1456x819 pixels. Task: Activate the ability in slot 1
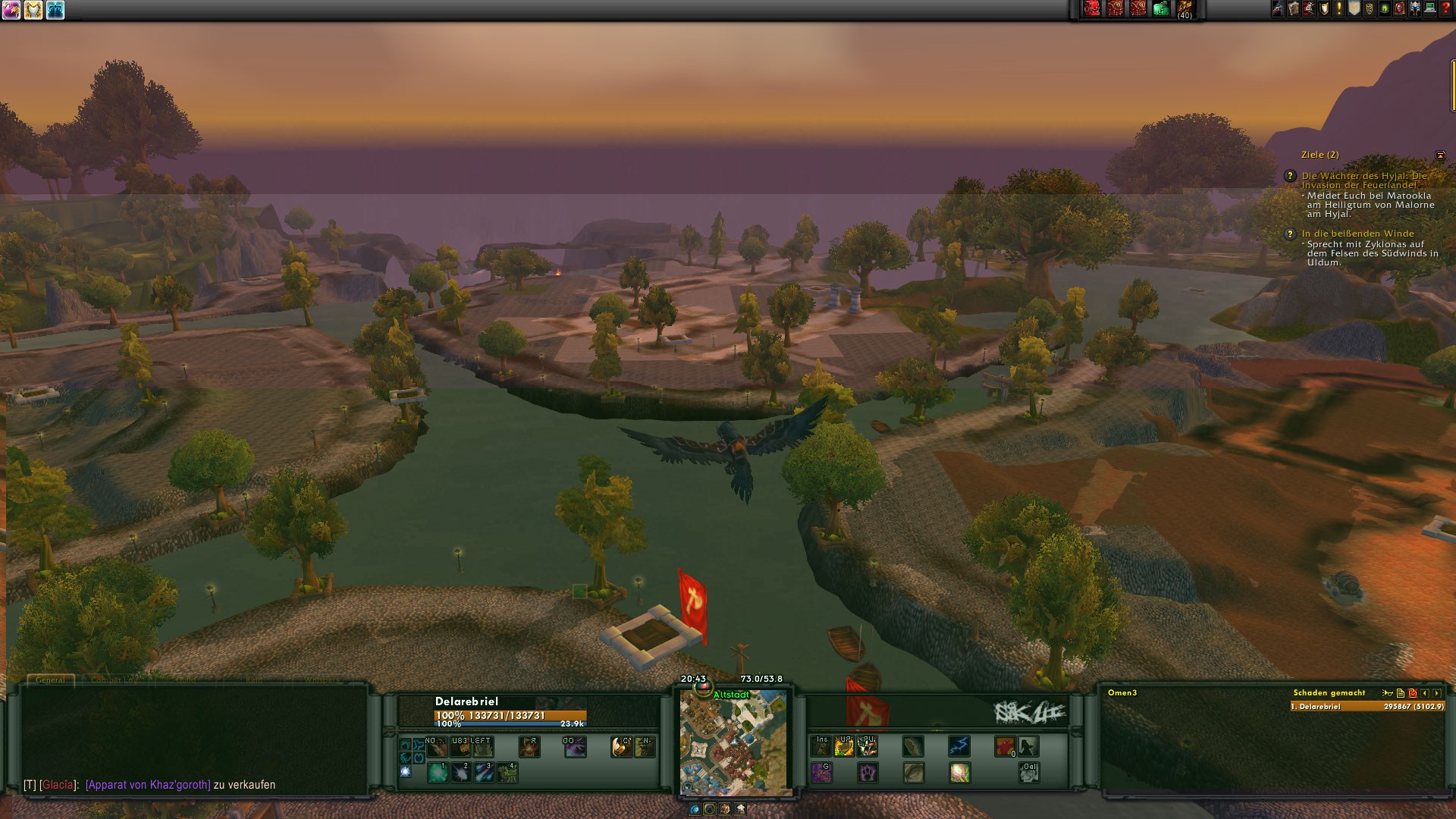438,772
